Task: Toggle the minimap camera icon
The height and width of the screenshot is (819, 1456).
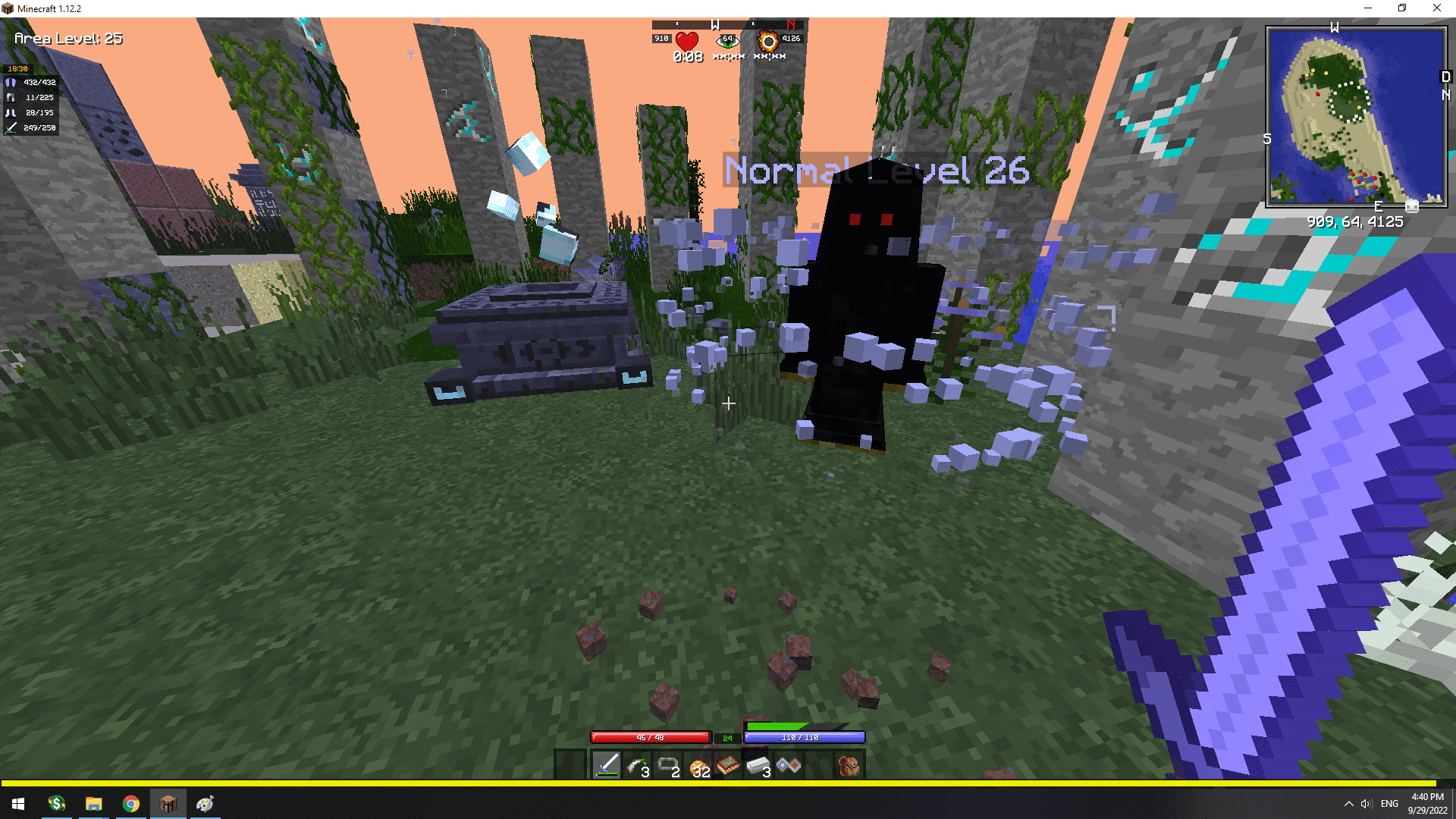Action: [x=1411, y=206]
